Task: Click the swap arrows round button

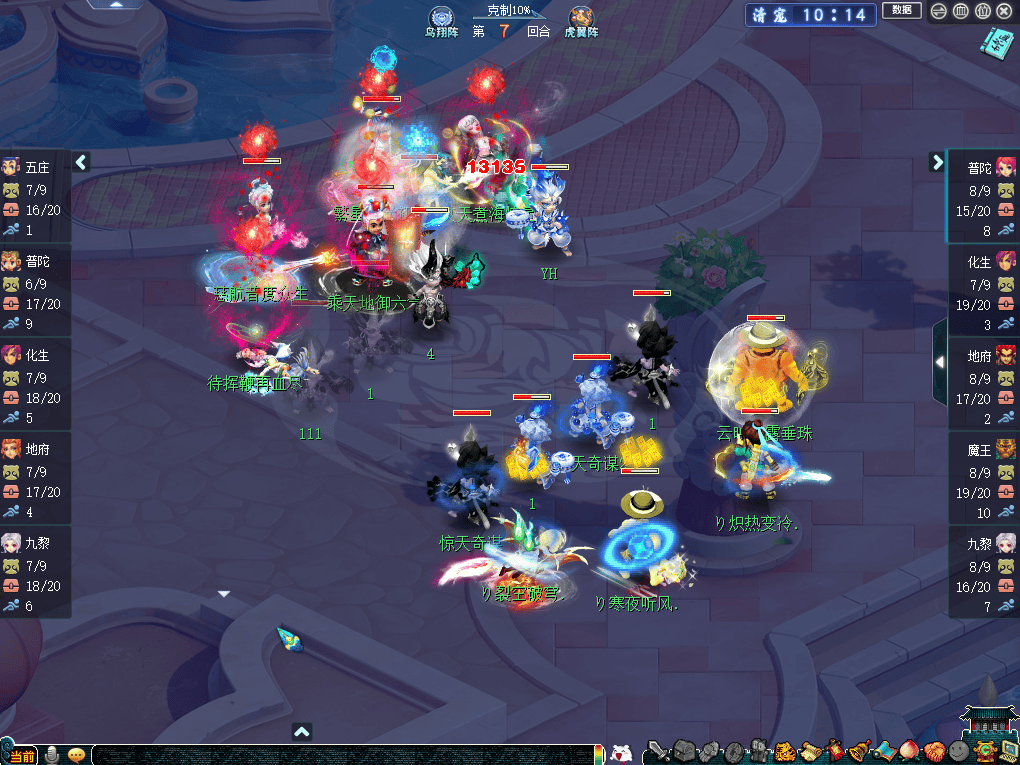Action: pos(939,11)
